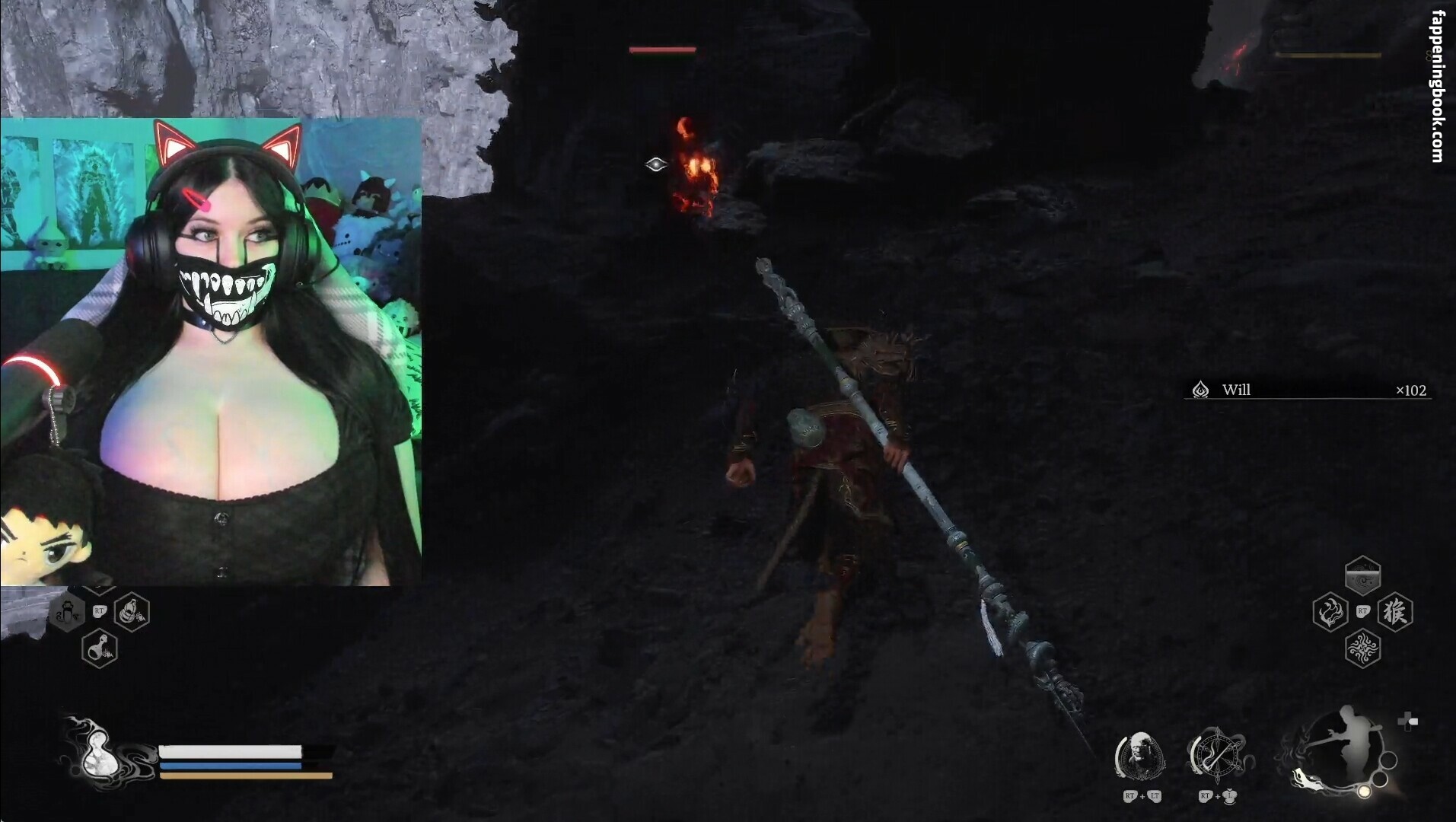The image size is (1456, 822).
Task: Select the dimmed item slot beside the webcam
Action: pos(67,612)
